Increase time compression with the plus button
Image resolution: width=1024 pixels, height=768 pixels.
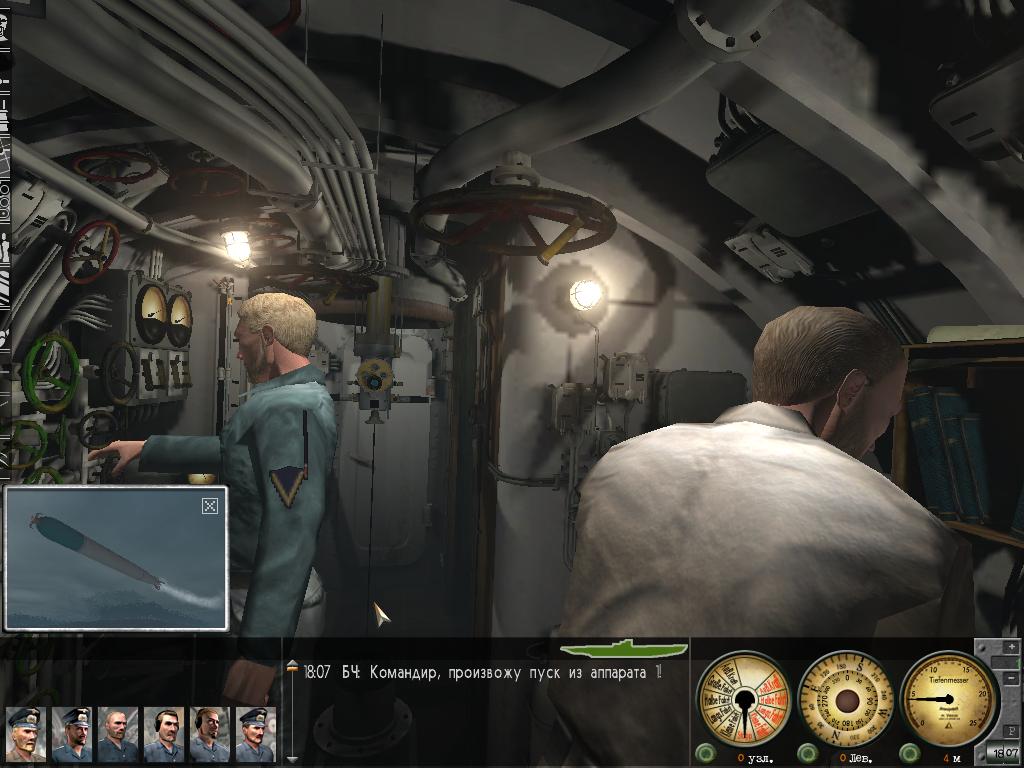click(1012, 649)
